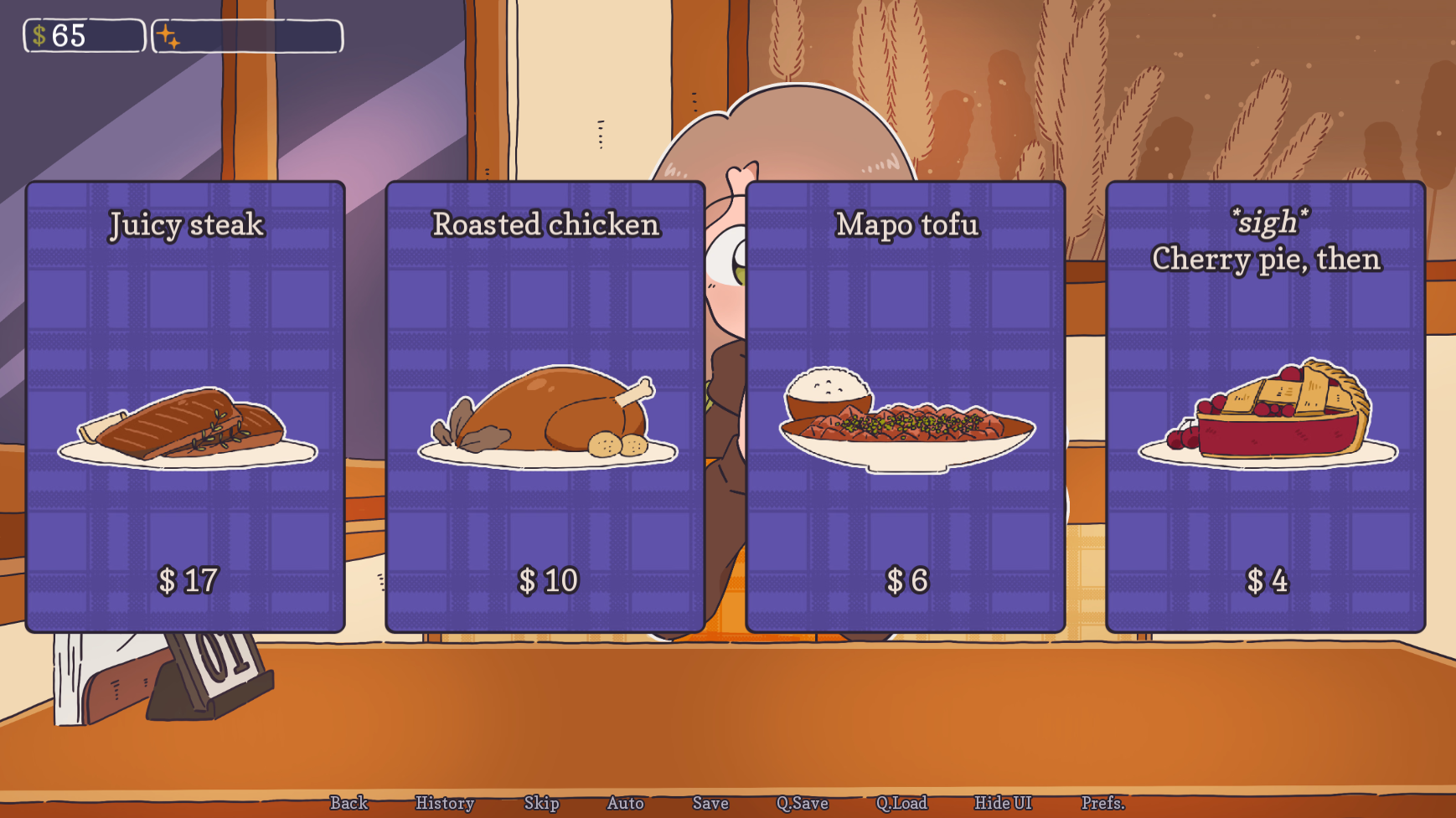
Task: Choose the Juicy steak card
Action: (185, 407)
